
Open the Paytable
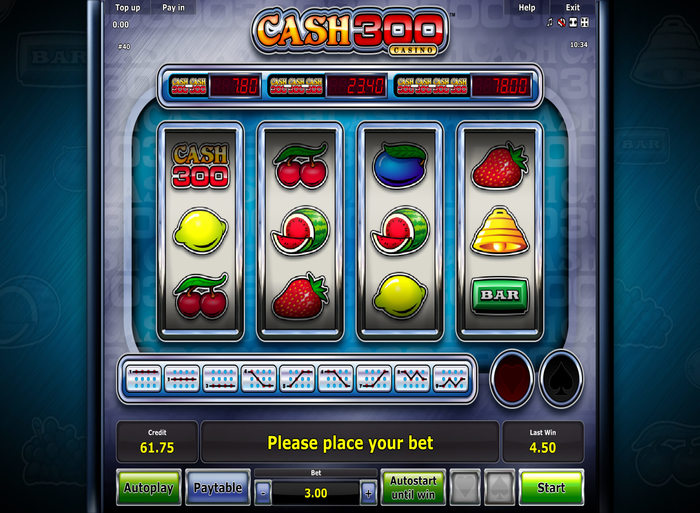tap(217, 488)
